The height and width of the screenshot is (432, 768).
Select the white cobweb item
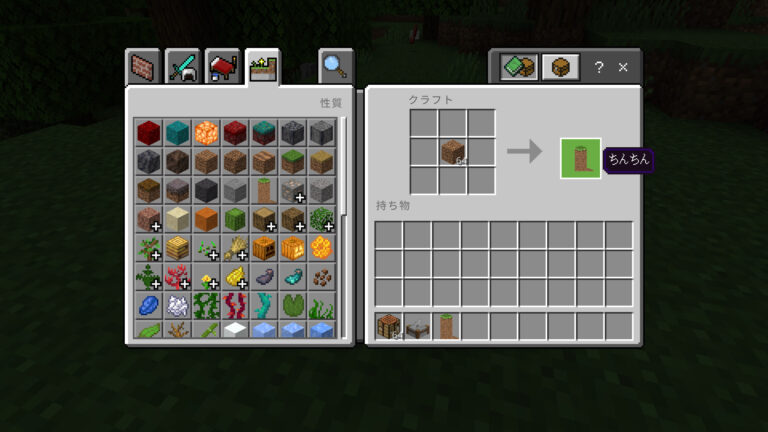pos(177,306)
